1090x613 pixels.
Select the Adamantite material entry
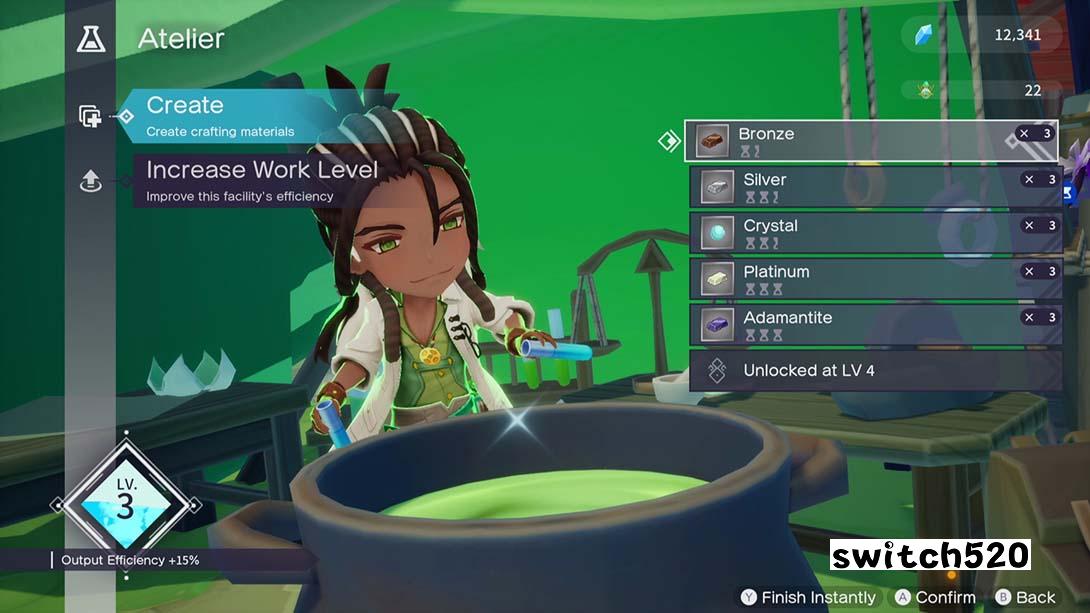(875, 325)
